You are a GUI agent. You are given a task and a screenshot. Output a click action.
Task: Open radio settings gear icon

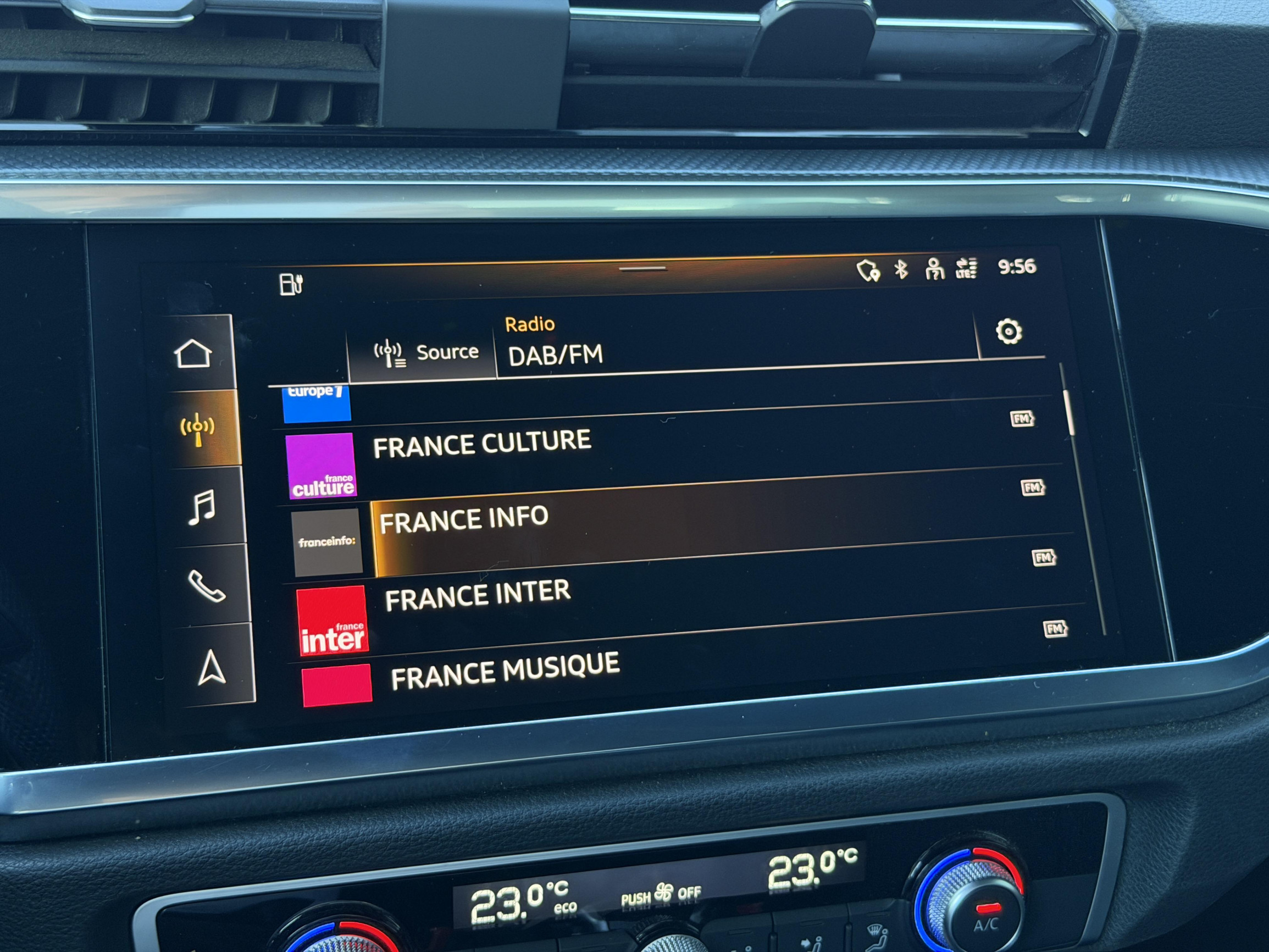(x=1008, y=331)
